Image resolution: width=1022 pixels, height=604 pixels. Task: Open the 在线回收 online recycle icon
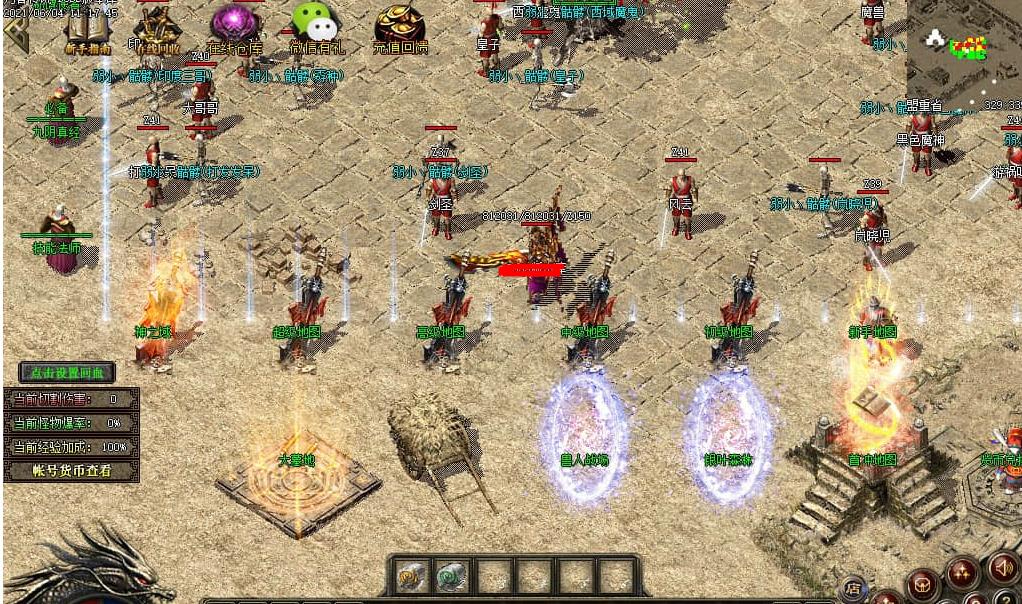pyautogui.click(x=156, y=30)
